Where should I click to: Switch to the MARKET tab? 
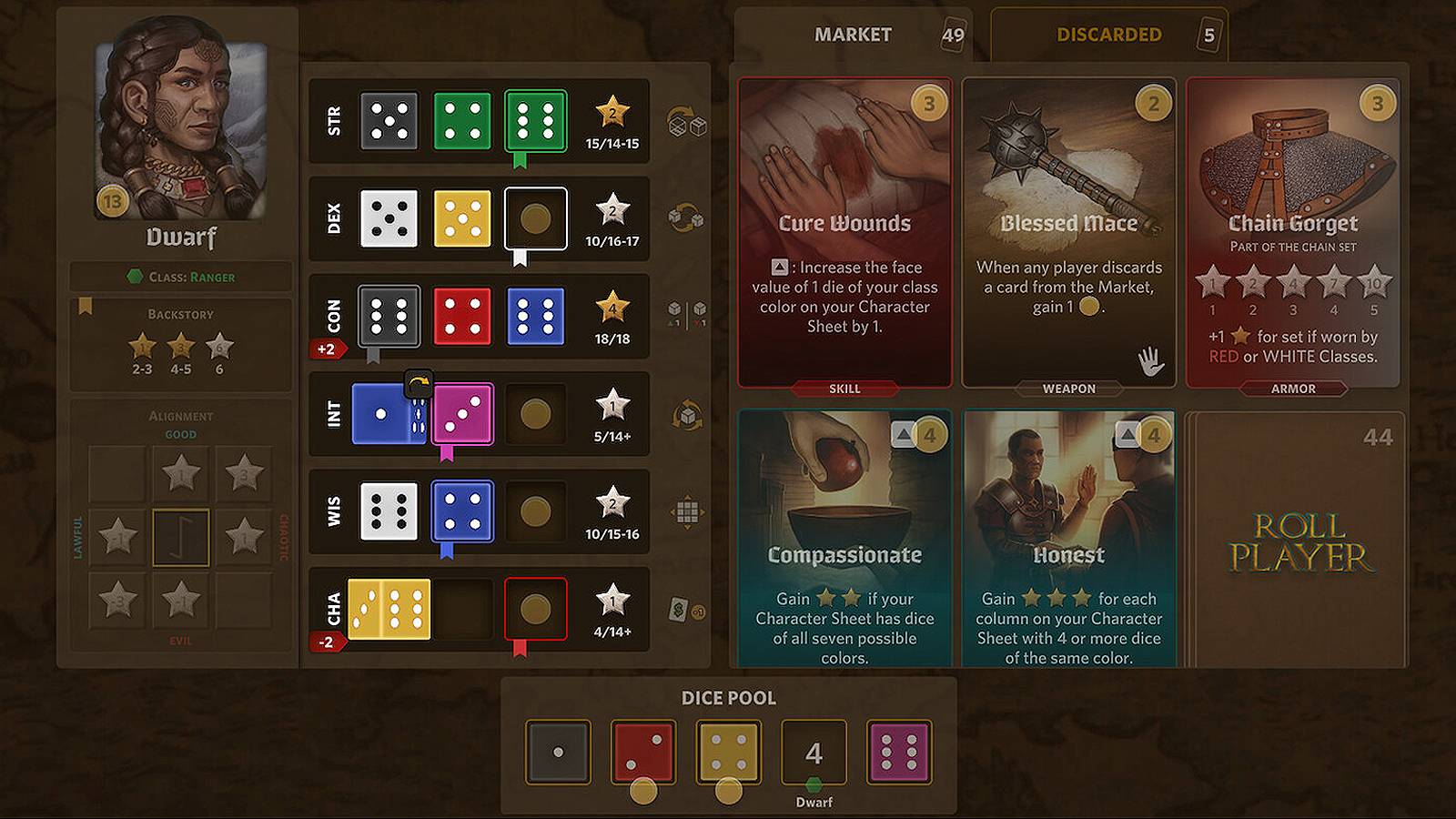[x=852, y=34]
